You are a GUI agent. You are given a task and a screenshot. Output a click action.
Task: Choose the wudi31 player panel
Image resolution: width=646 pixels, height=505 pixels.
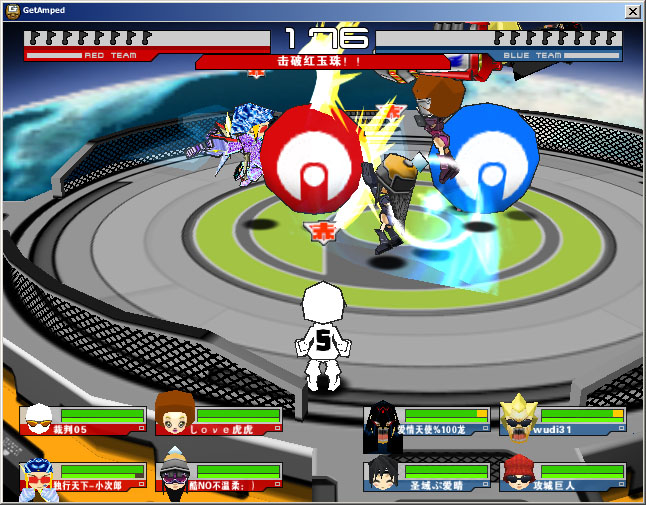click(x=562, y=421)
